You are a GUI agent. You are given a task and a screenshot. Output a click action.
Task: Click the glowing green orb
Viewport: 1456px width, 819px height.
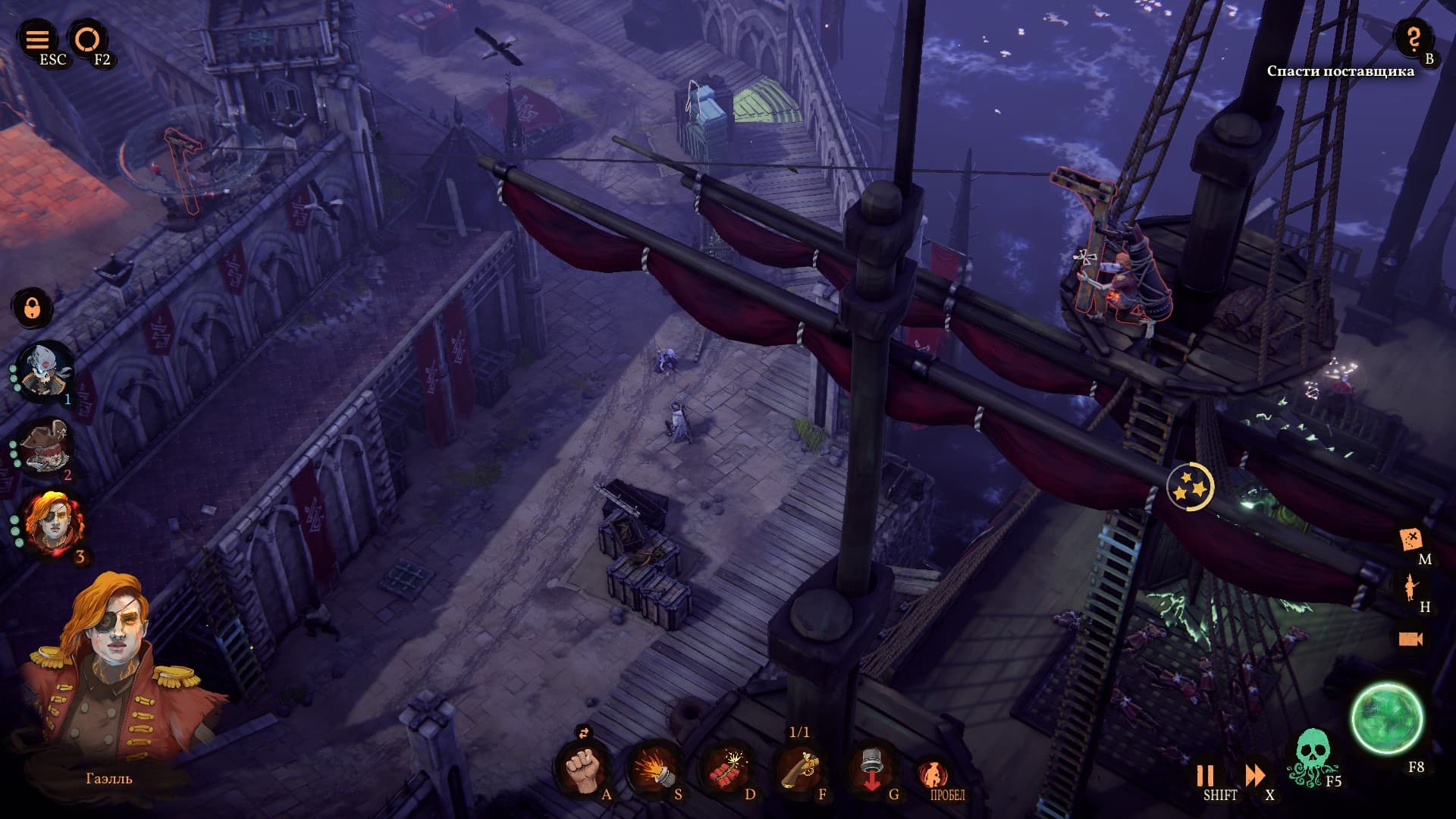(x=1387, y=719)
